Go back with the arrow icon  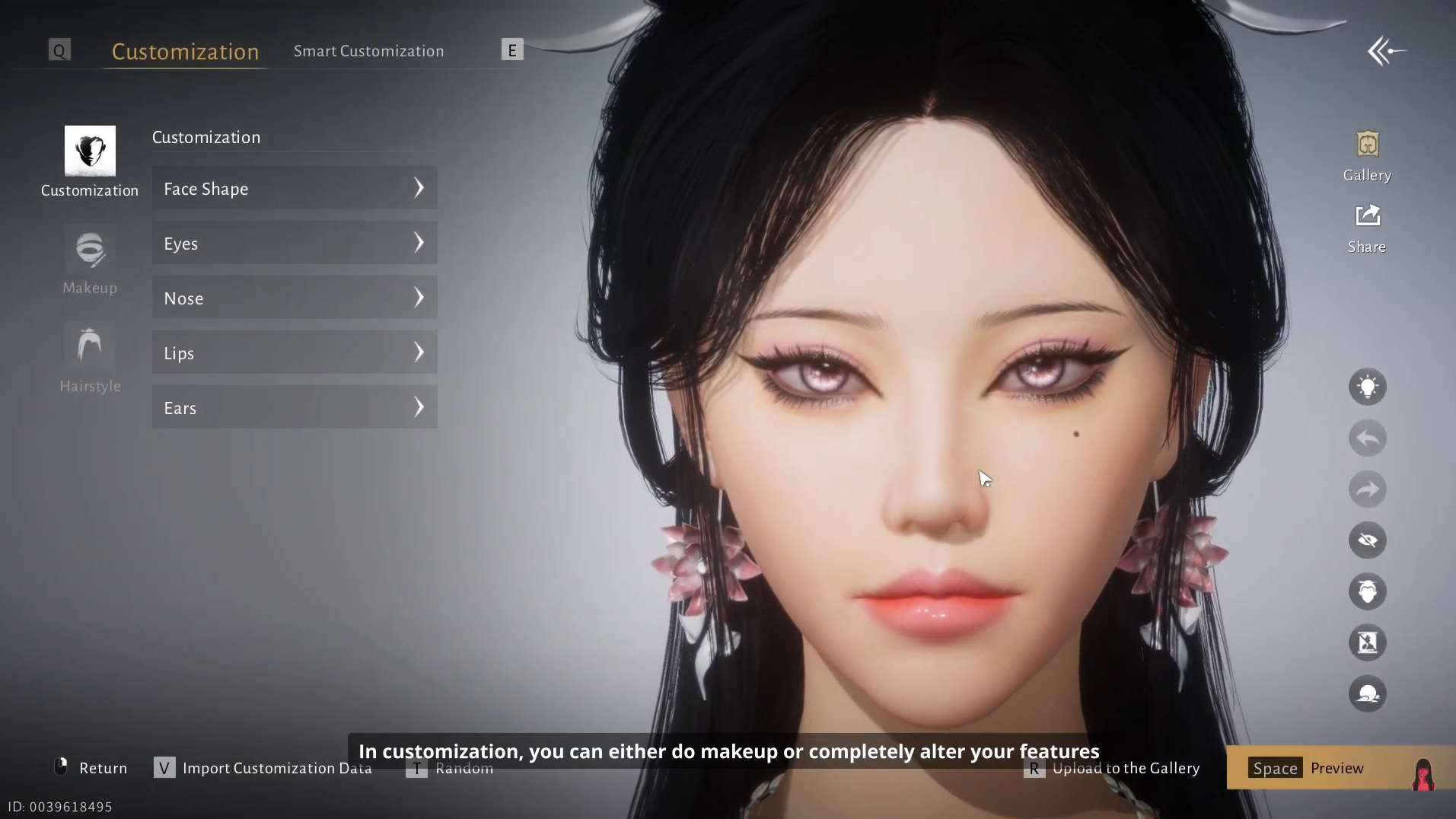(1386, 51)
